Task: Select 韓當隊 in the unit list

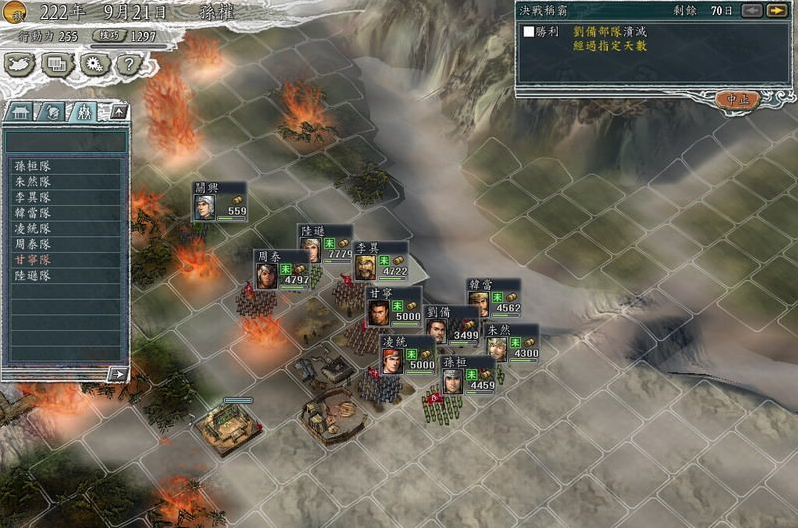Action: coord(33,213)
